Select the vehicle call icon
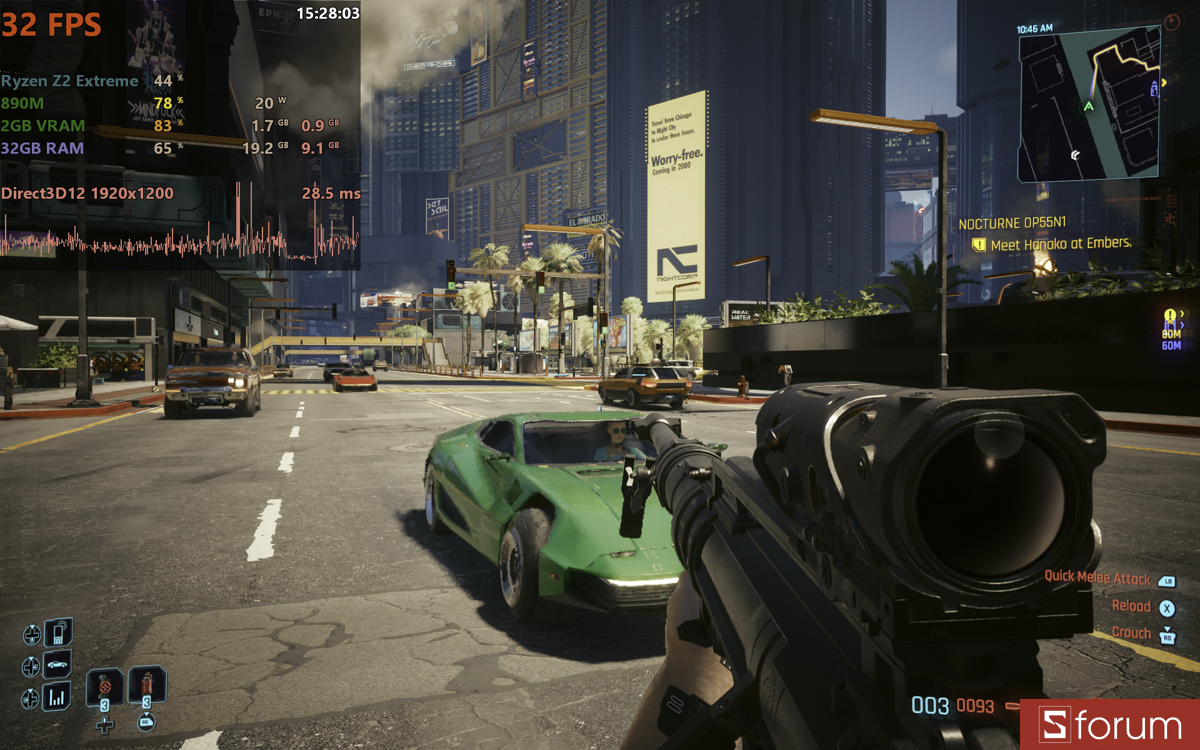The image size is (1200, 750). click(58, 665)
